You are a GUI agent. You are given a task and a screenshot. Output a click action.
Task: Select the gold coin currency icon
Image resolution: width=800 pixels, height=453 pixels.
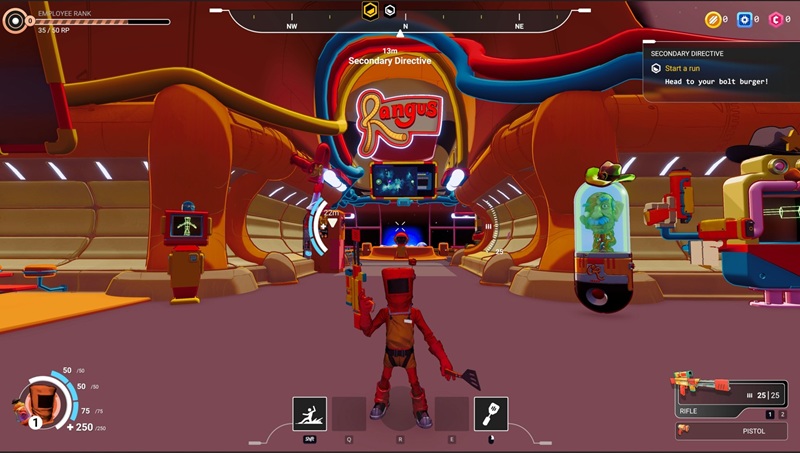(712, 19)
